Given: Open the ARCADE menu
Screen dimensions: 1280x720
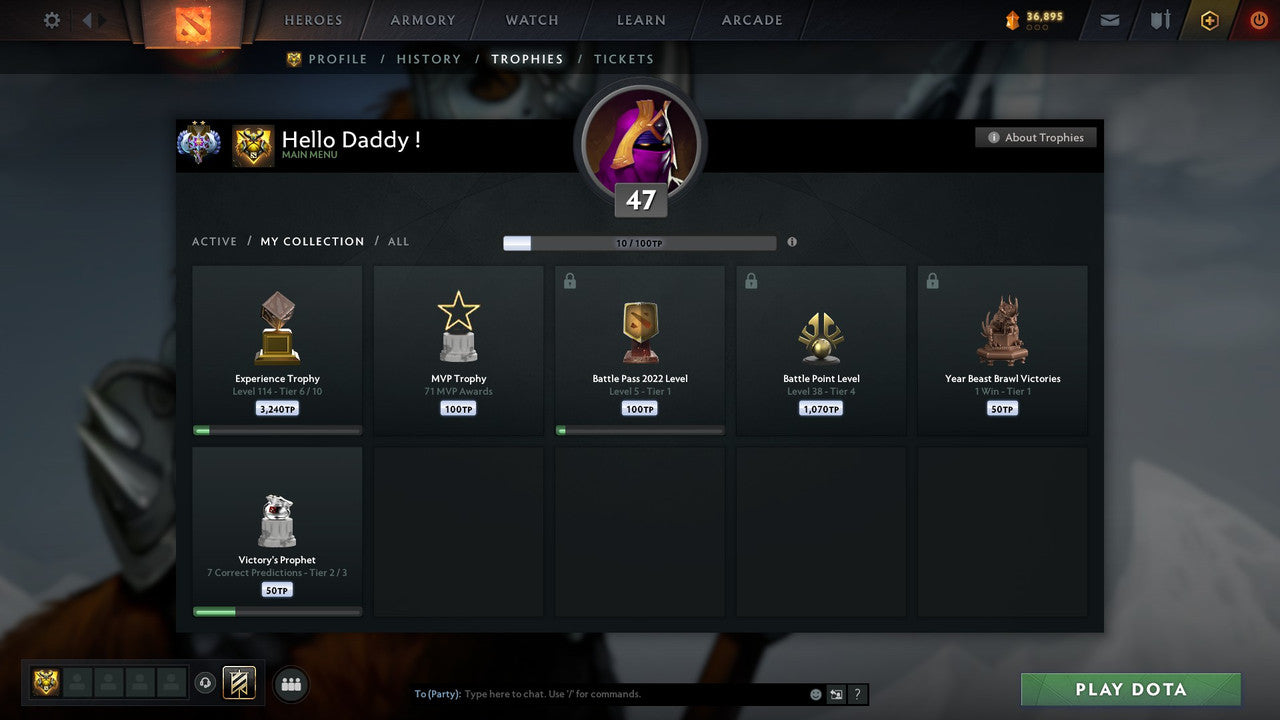Looking at the screenshot, I should (751, 20).
